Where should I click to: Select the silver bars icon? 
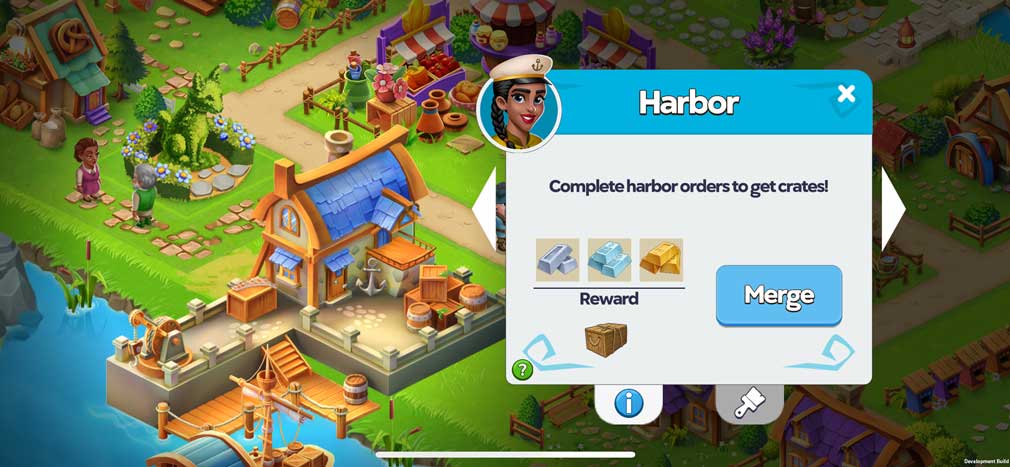(x=557, y=259)
